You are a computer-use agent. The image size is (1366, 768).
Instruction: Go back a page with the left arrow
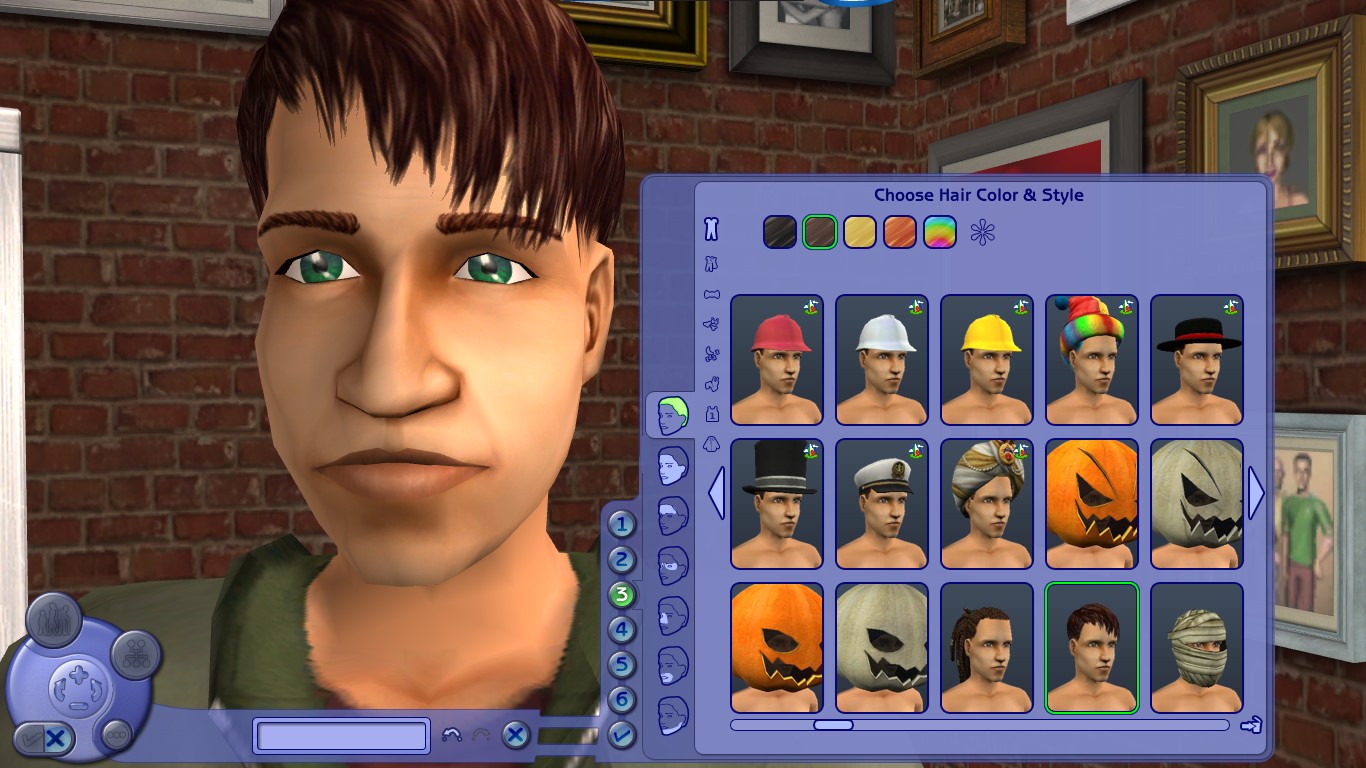coord(716,492)
